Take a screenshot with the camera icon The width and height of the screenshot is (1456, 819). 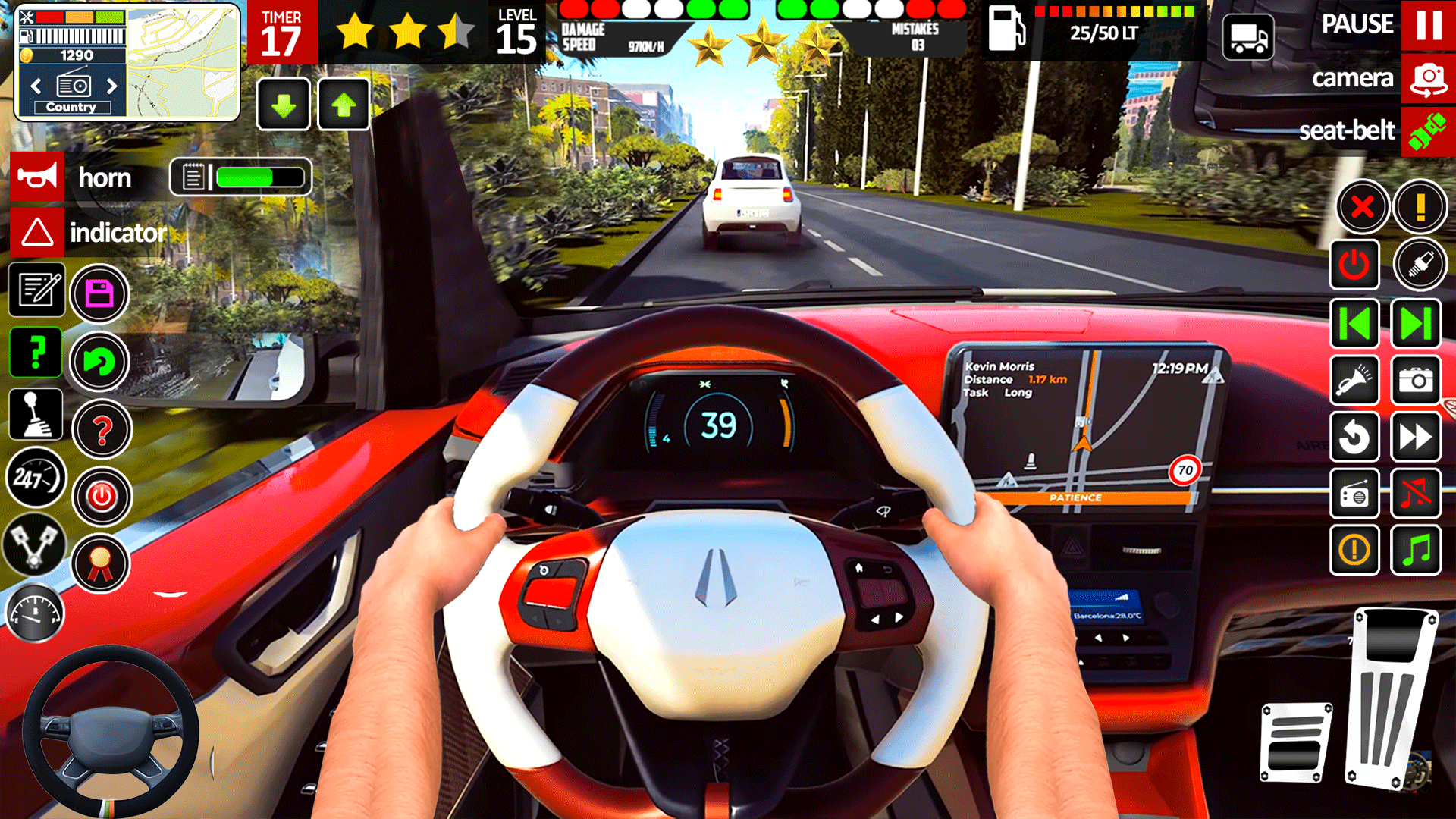1417,381
